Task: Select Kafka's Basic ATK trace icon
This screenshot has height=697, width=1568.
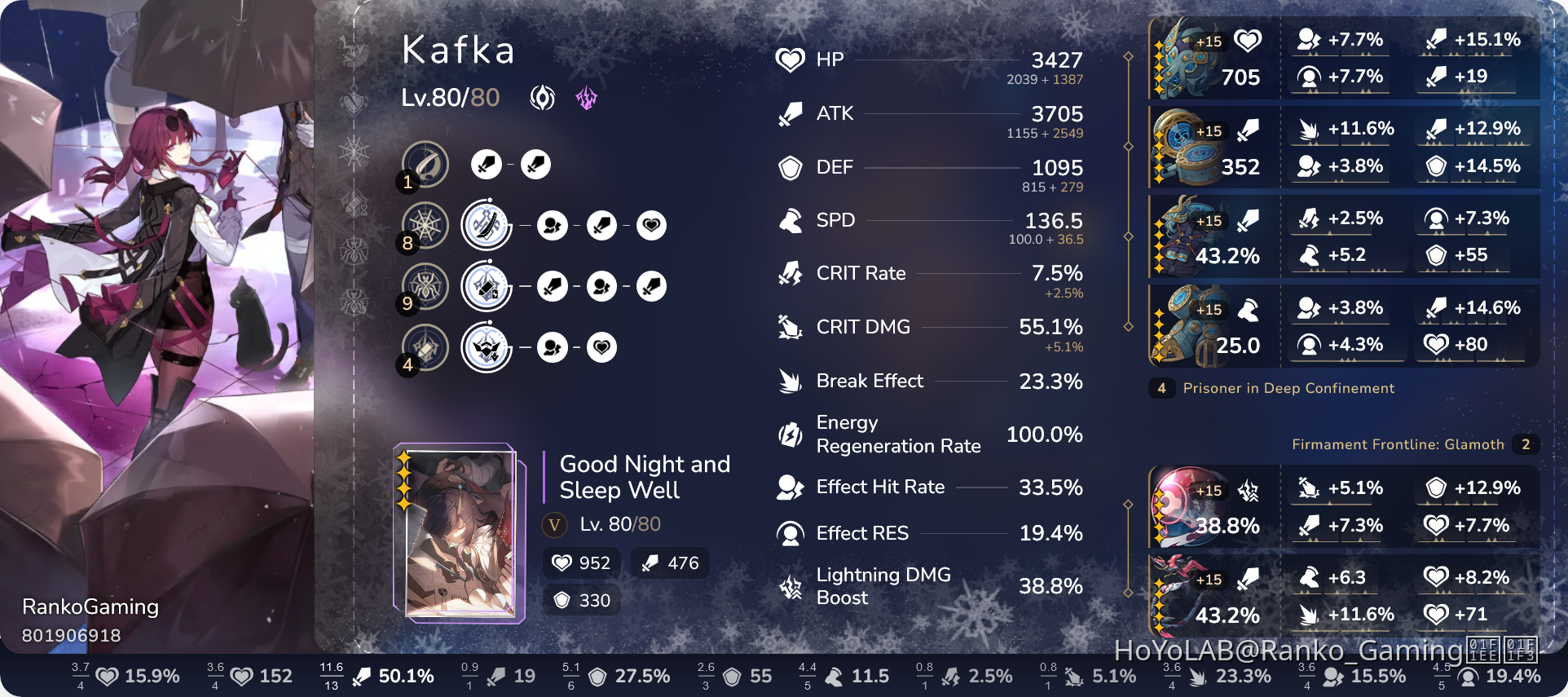Action: (425, 164)
